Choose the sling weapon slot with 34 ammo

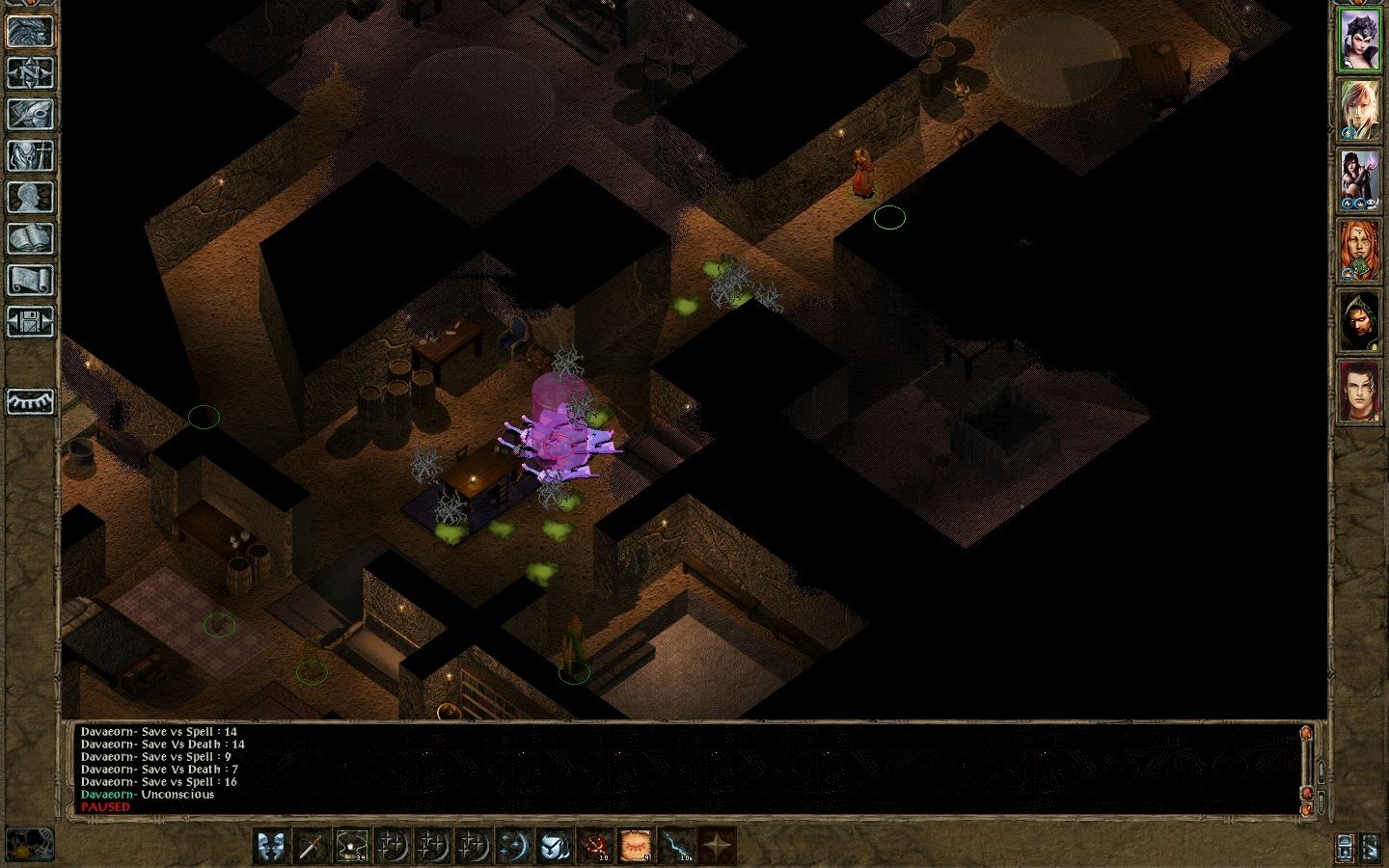click(351, 846)
